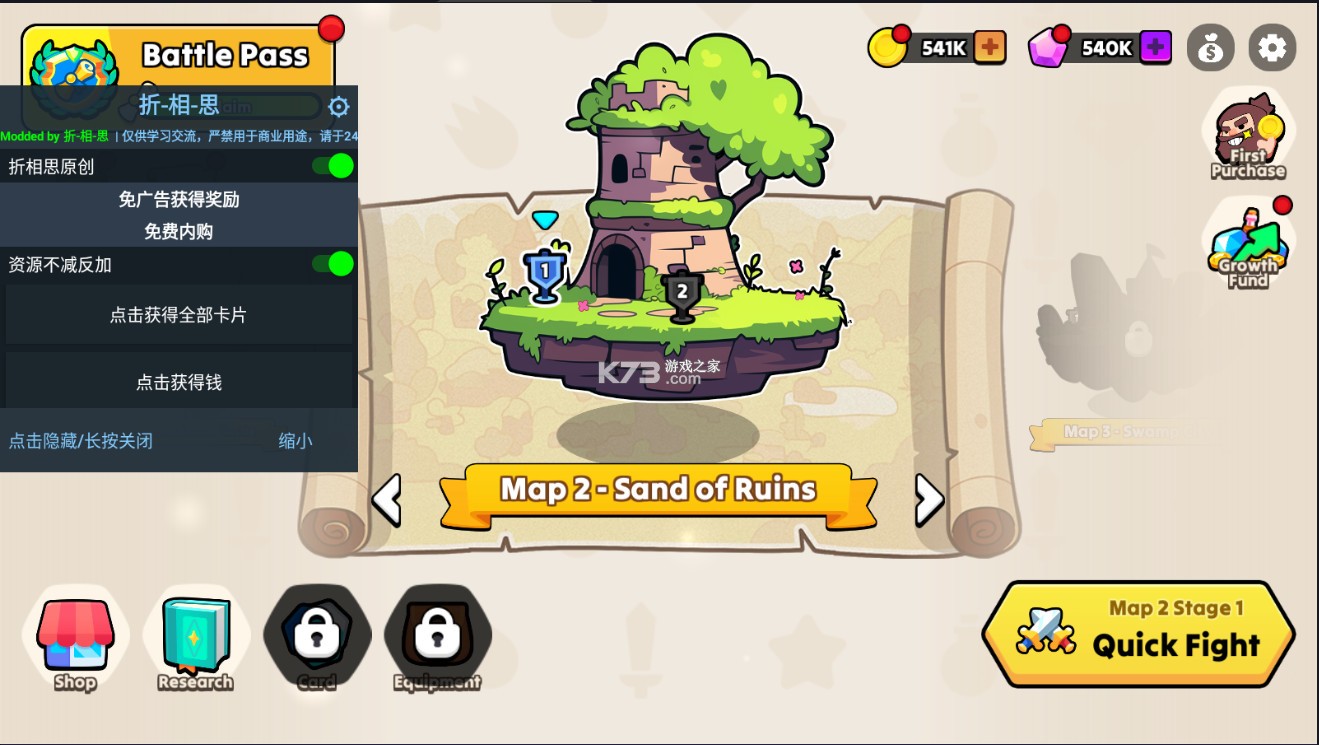Screen dimensions: 1319x745
Task: Open the gear Settings button
Action: coord(1272,48)
